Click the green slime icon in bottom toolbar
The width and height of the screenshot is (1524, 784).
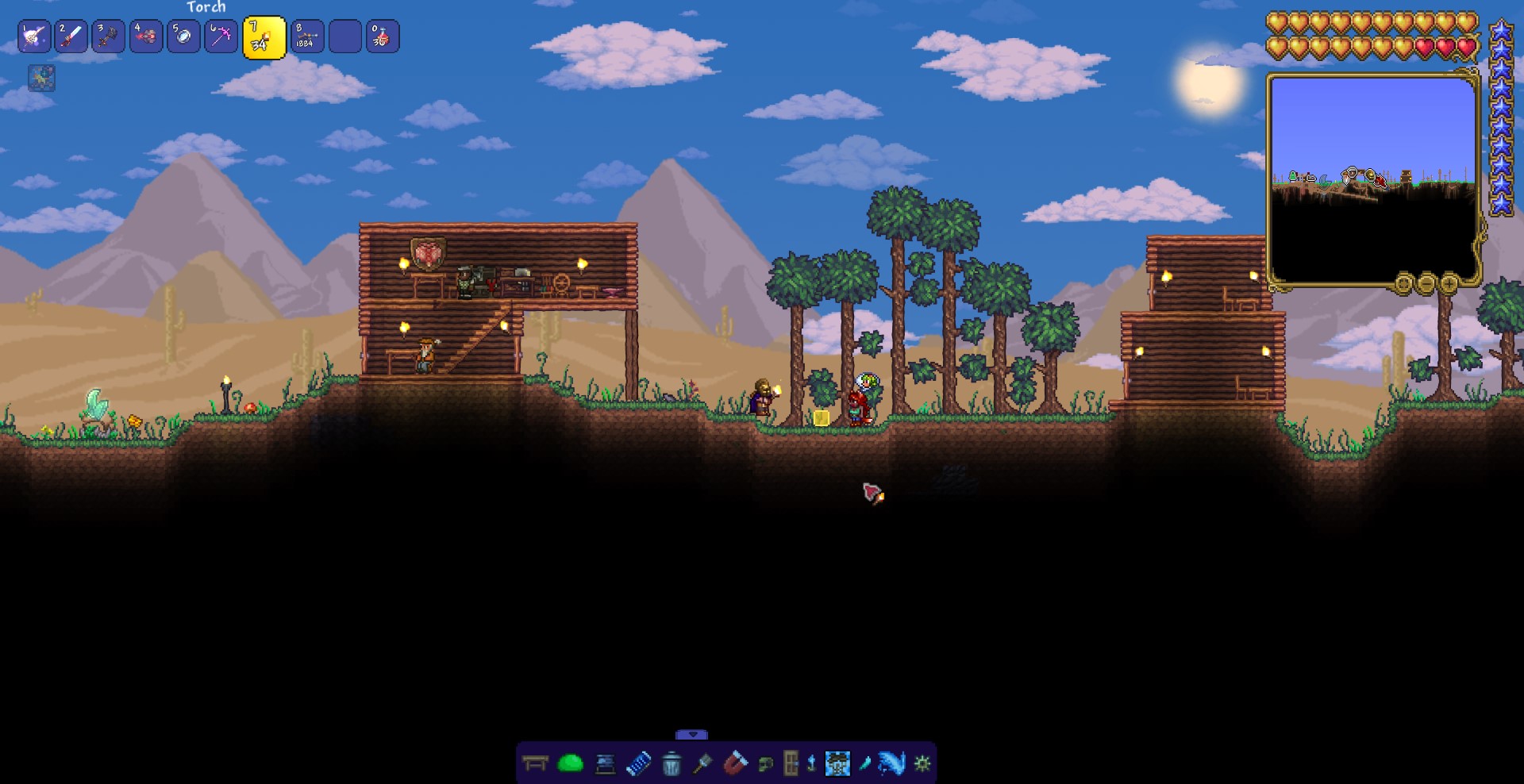click(571, 764)
